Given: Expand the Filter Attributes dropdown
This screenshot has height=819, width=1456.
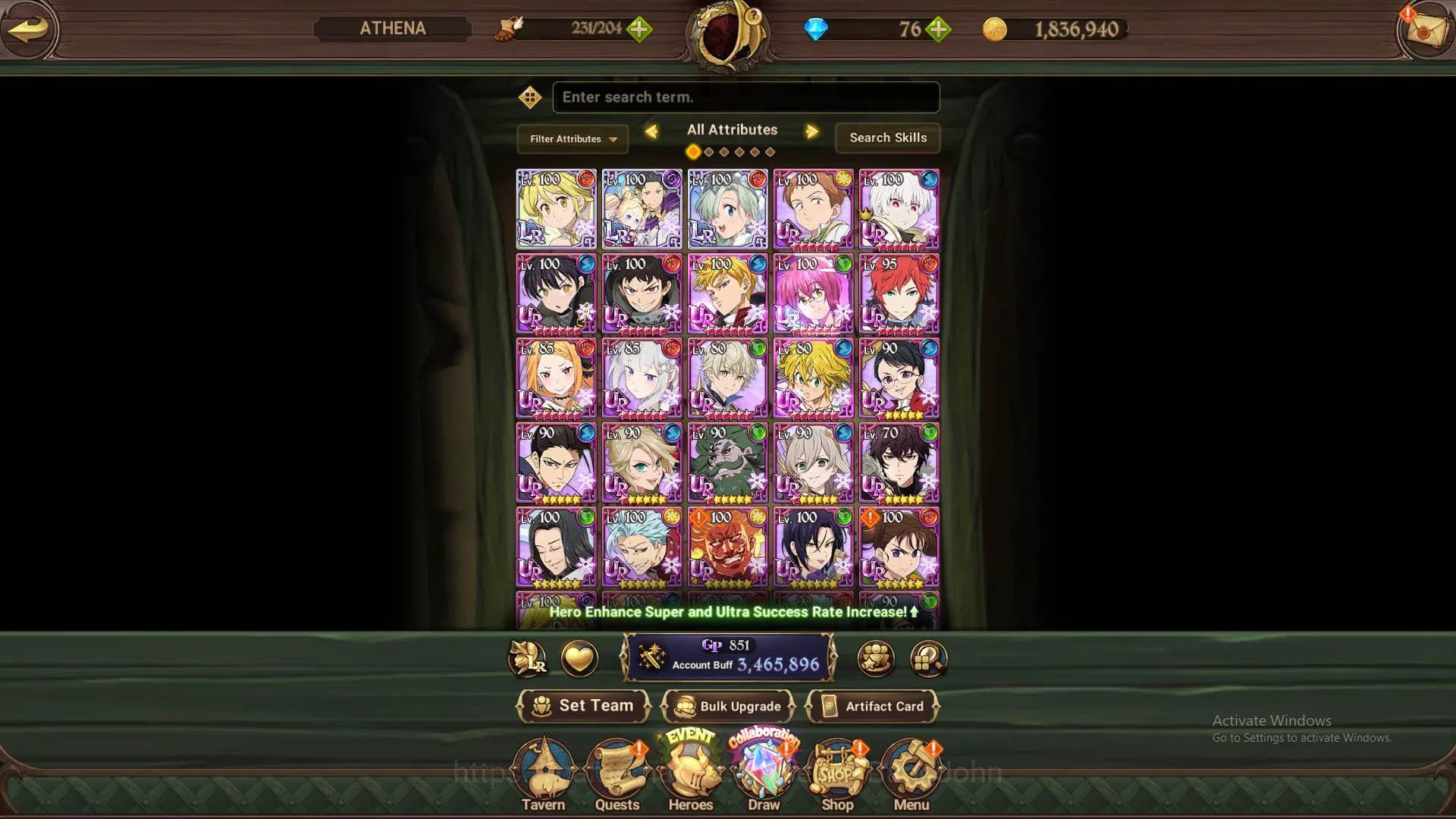Looking at the screenshot, I should (572, 139).
